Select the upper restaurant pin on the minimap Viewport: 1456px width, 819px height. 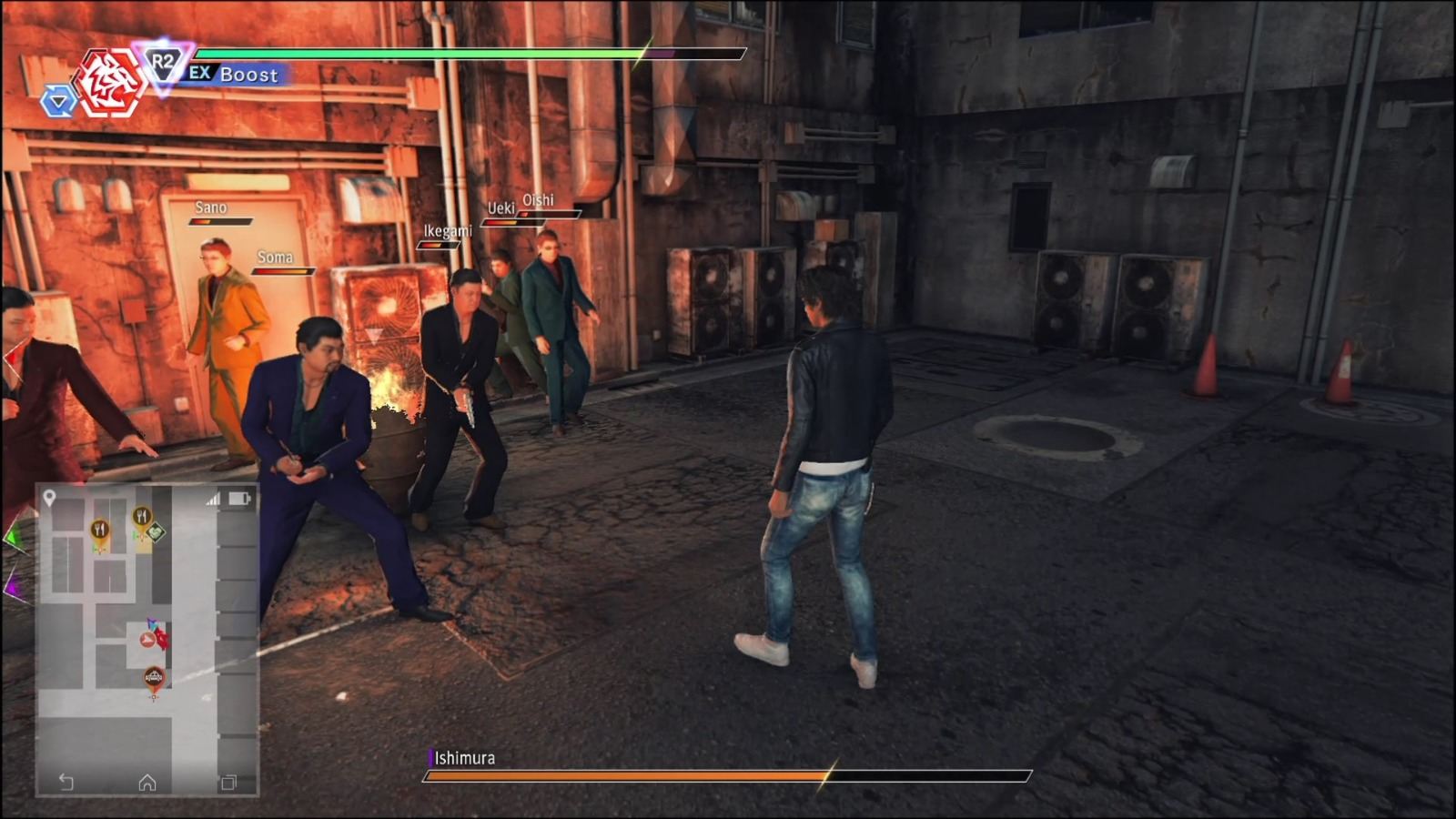click(142, 515)
